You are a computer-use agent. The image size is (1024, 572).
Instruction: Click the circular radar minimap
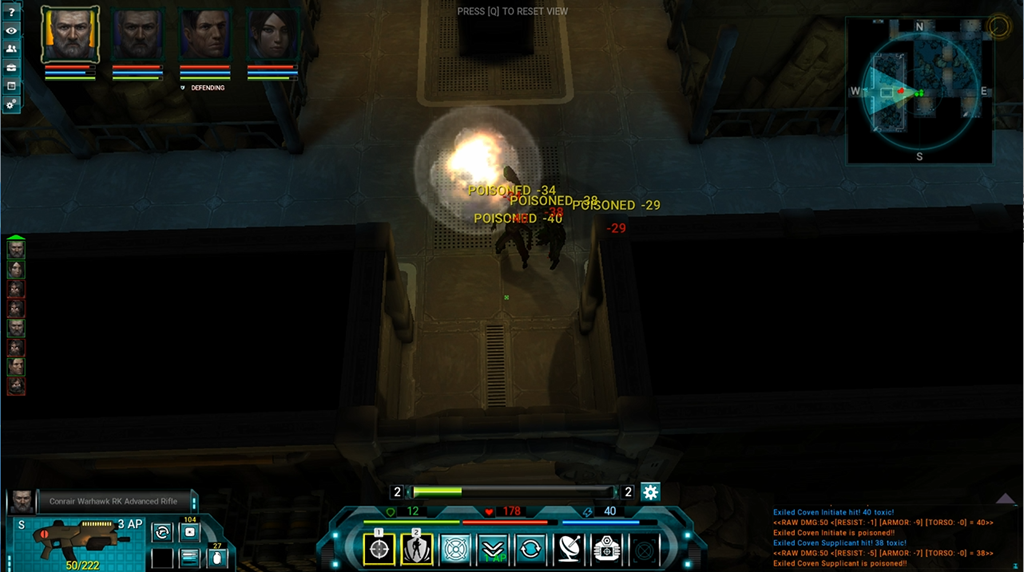pos(919,90)
